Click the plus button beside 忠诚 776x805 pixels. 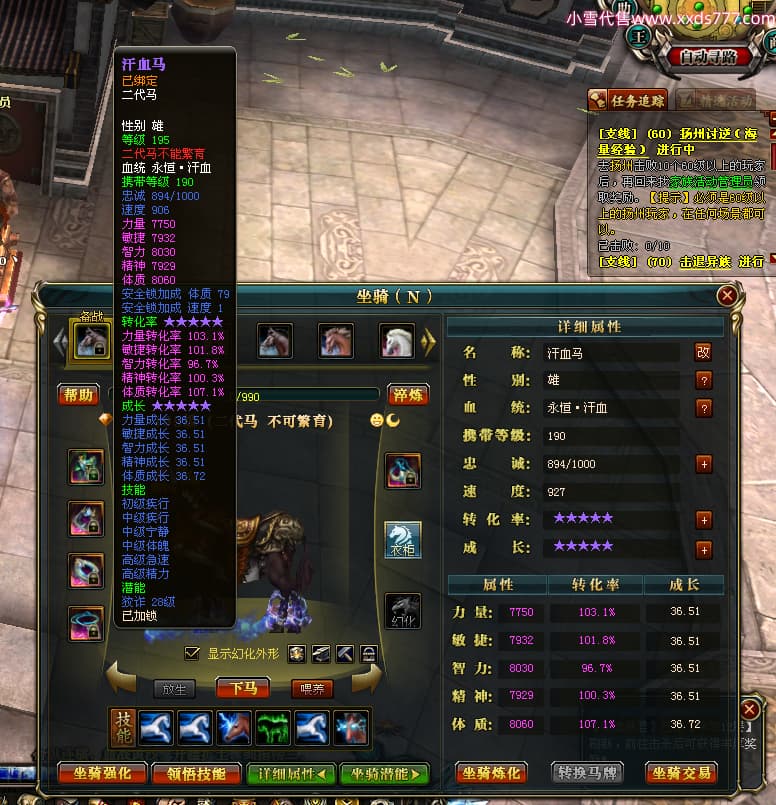703,464
